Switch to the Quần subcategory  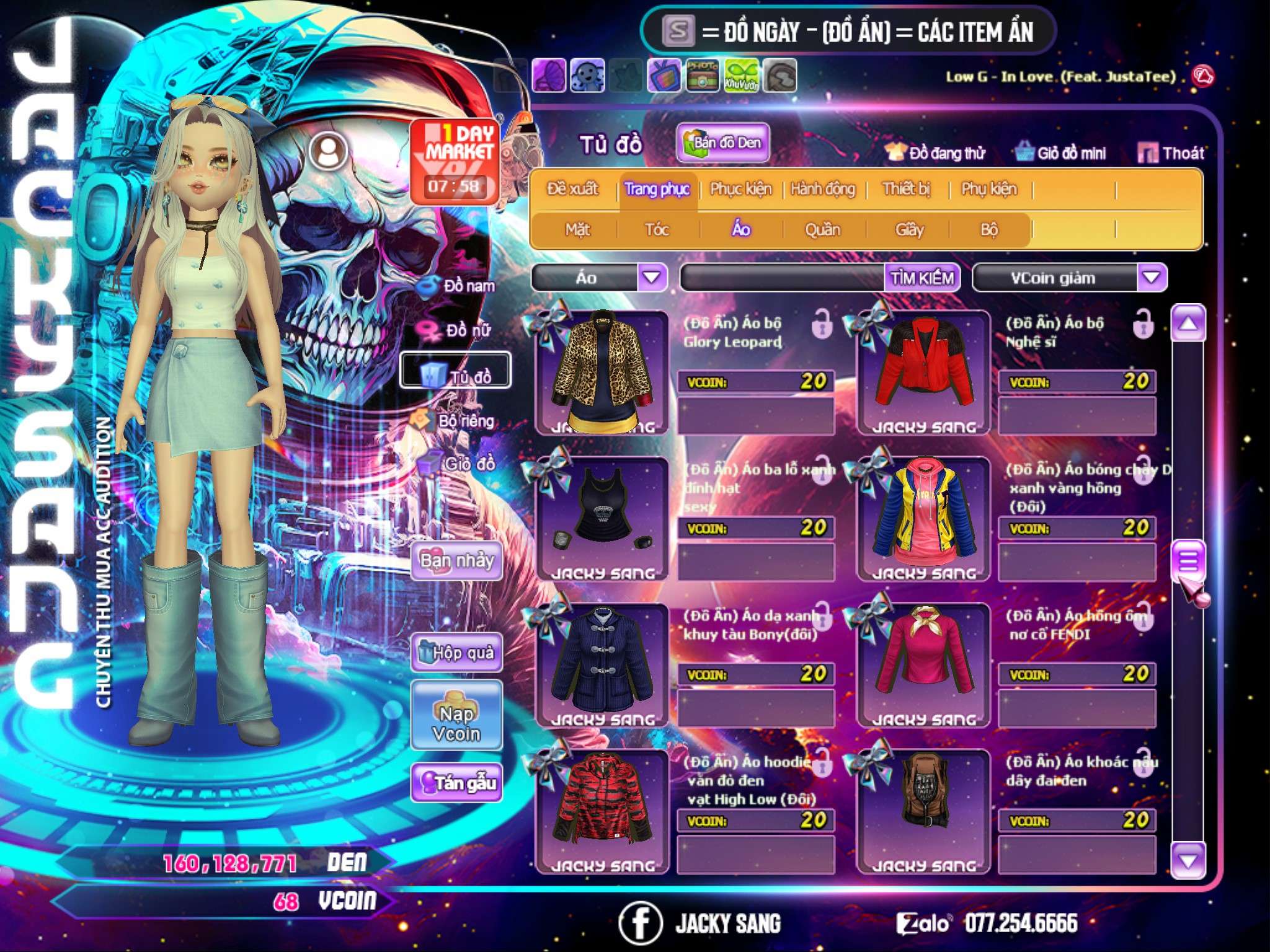822,230
